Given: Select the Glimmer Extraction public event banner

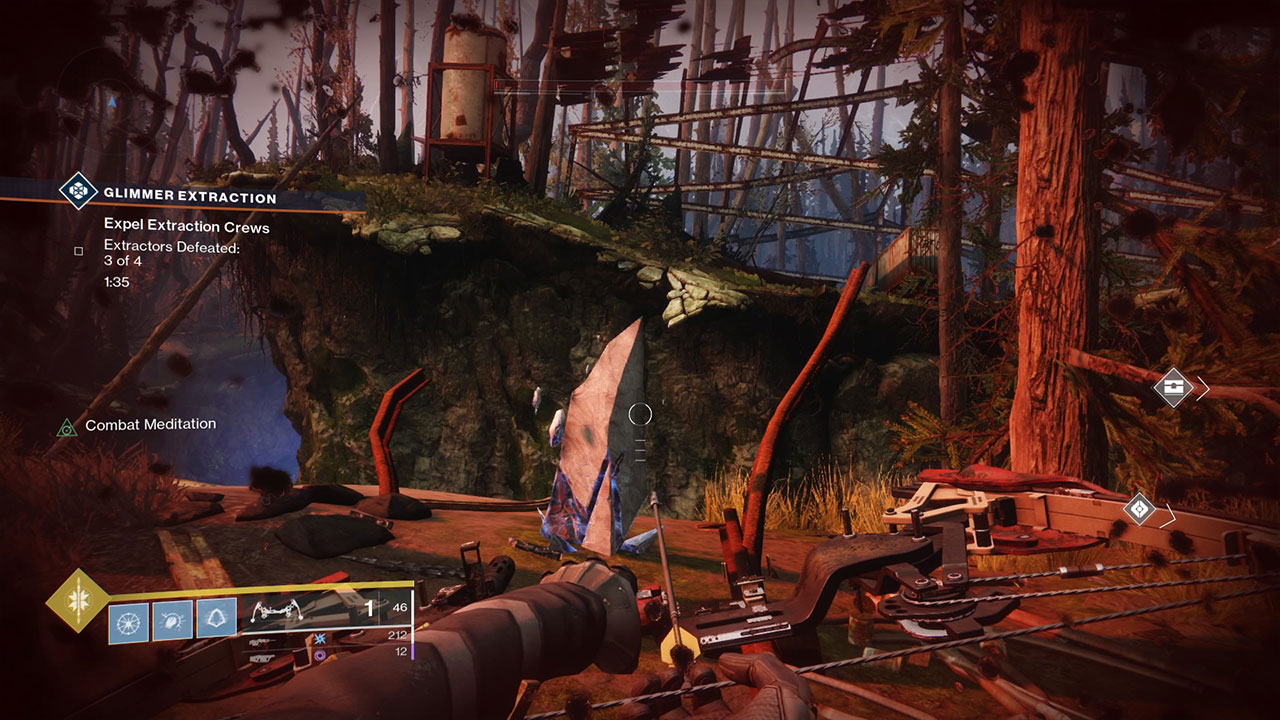Looking at the screenshot, I should coord(190,197).
